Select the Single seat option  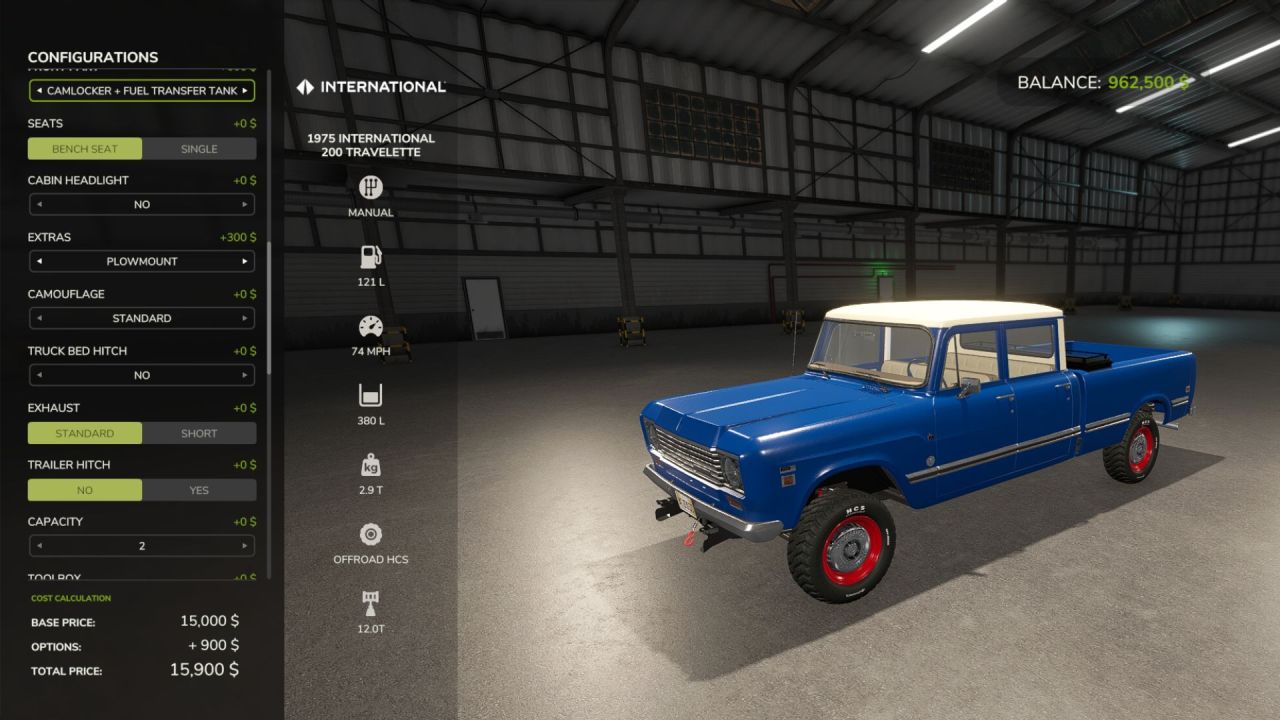[200, 148]
